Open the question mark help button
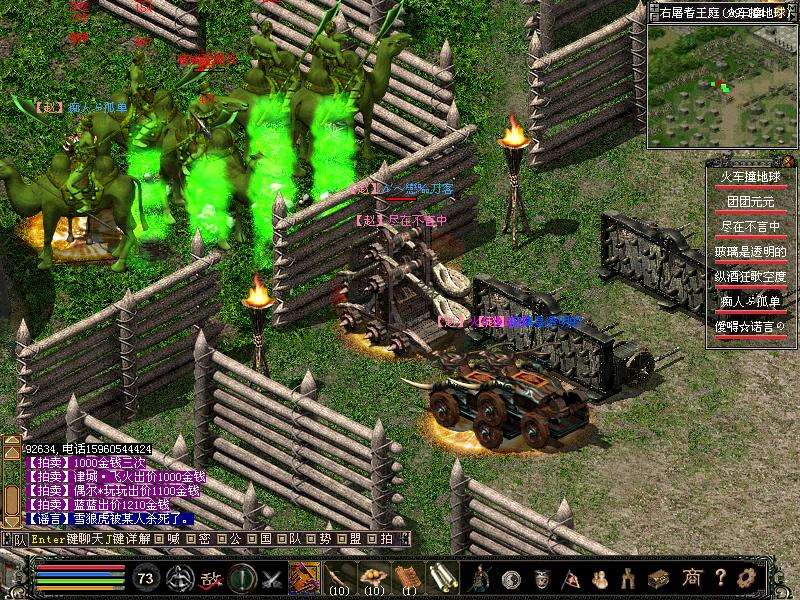 [x=719, y=577]
